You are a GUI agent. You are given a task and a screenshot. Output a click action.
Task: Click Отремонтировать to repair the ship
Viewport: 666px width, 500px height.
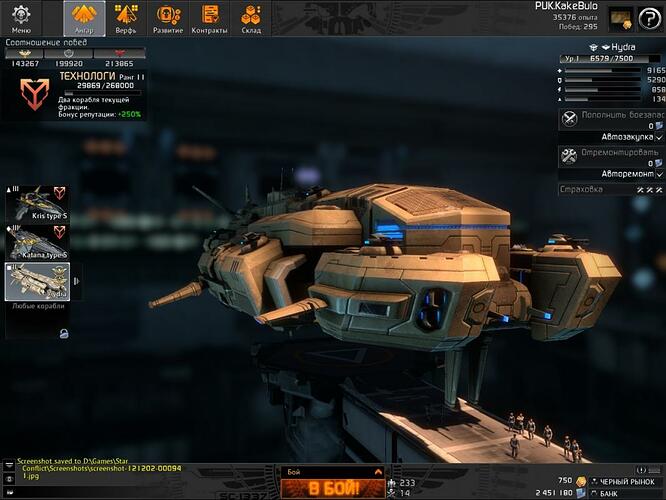[x=602, y=154]
